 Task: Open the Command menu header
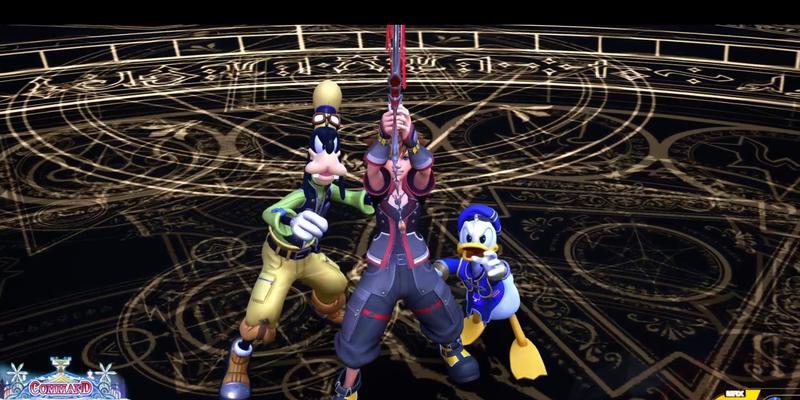(x=61, y=386)
